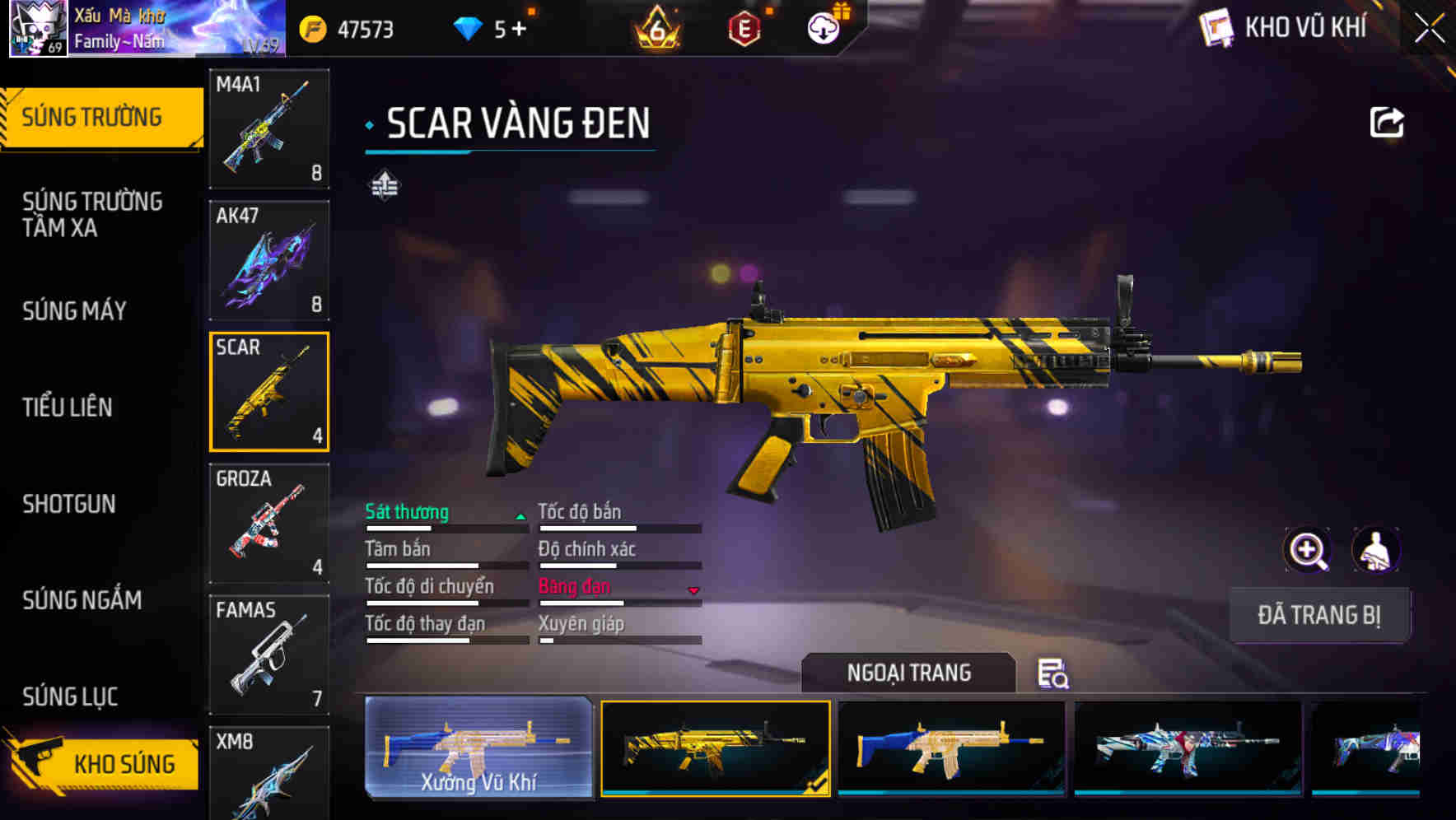This screenshot has width=1456, height=820.
Task: Open the Súng Ngắm category
Action: [x=82, y=600]
